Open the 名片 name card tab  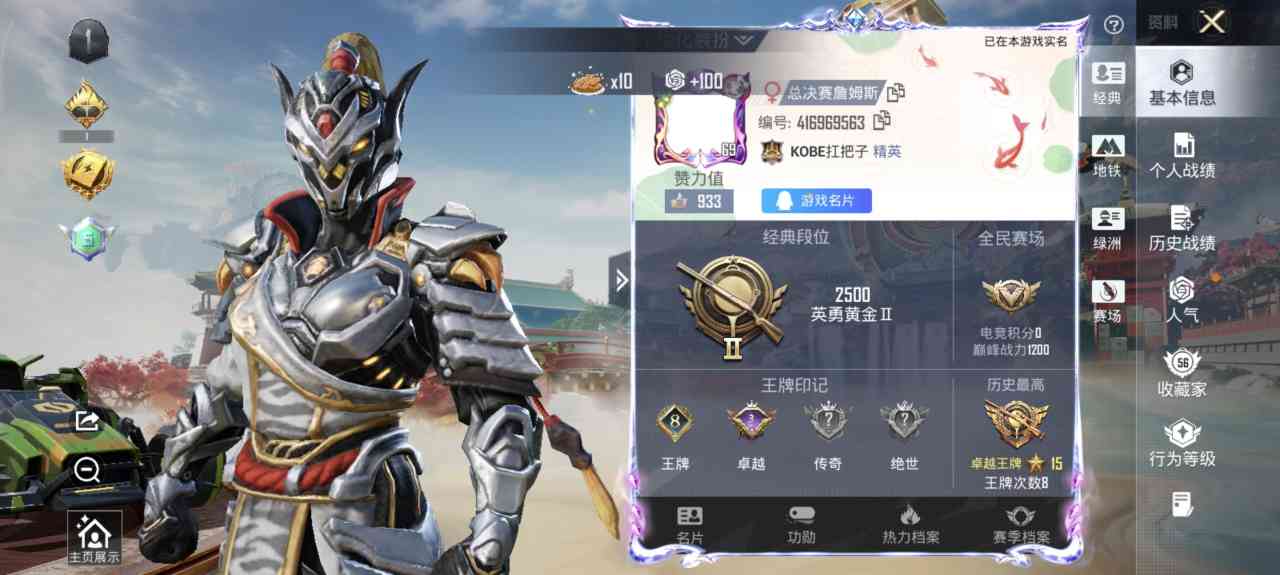click(690, 525)
